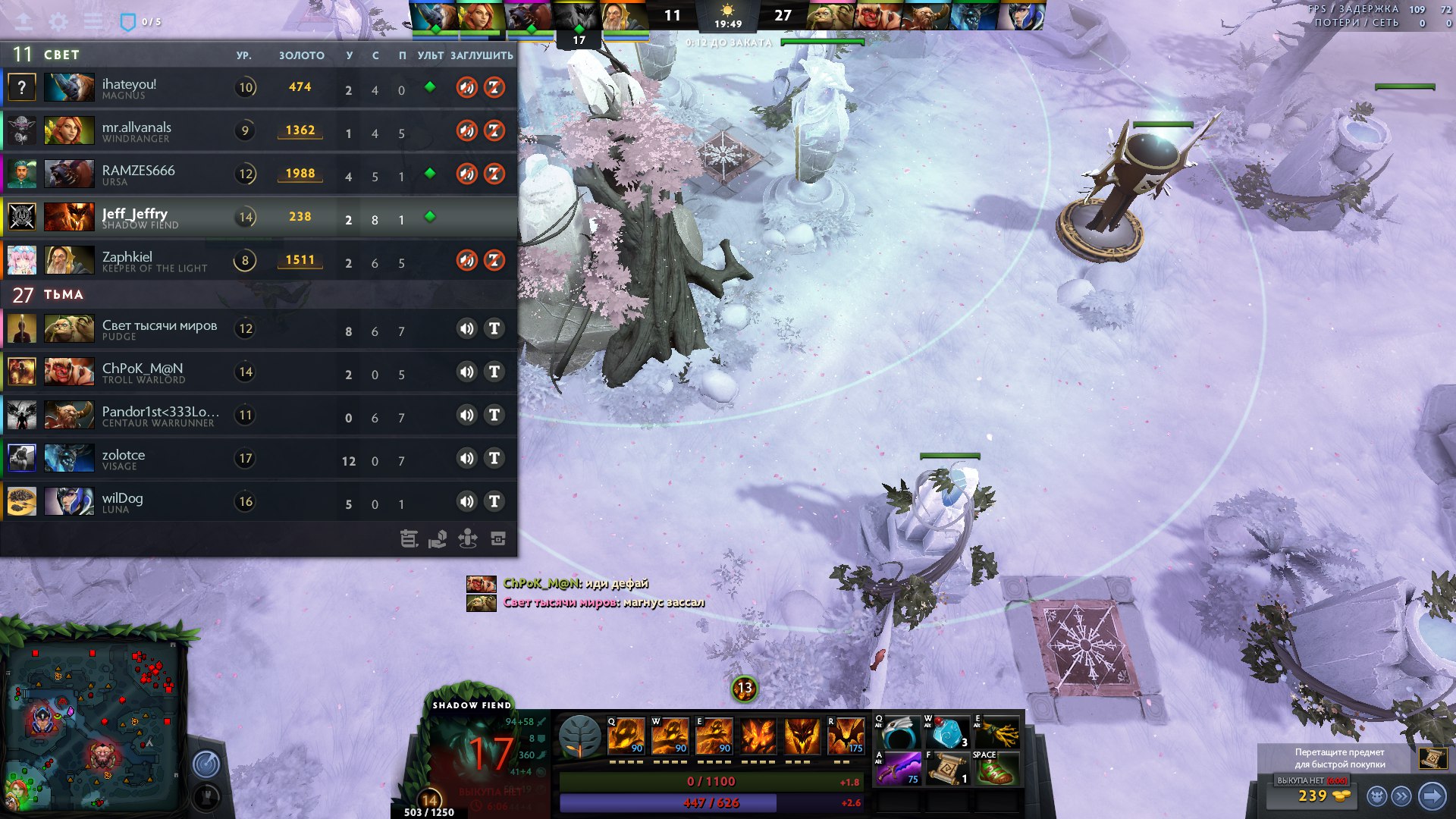Toggle text mute for mr.allvanals
The image size is (1456, 819).
coord(494,130)
